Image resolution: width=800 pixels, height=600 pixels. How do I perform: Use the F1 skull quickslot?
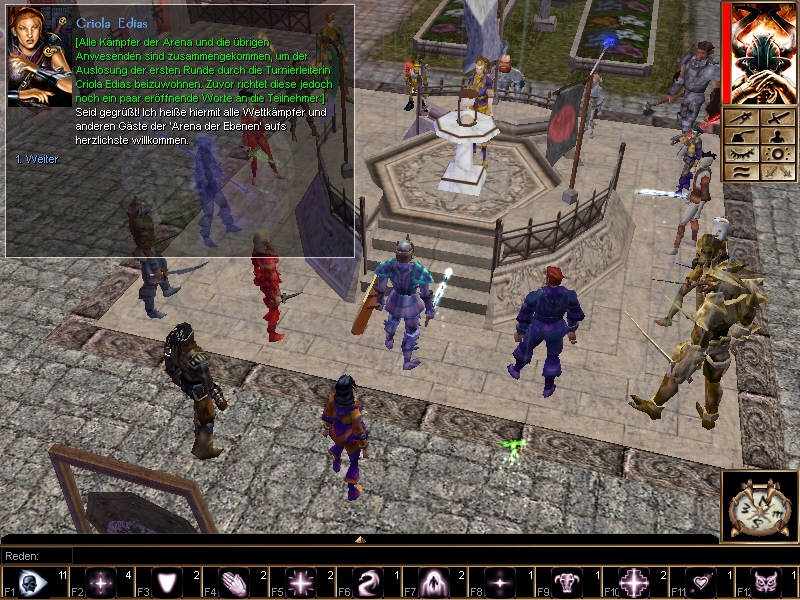(32, 583)
